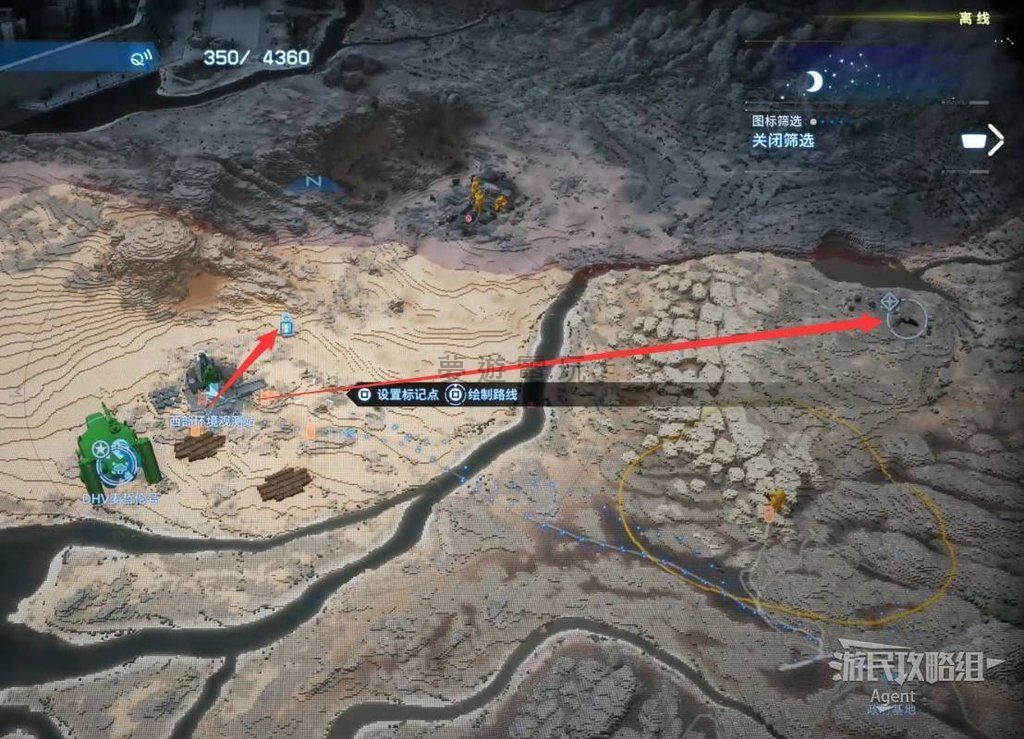Click the blue marker at the short arrow's tip

pyautogui.click(x=286, y=323)
